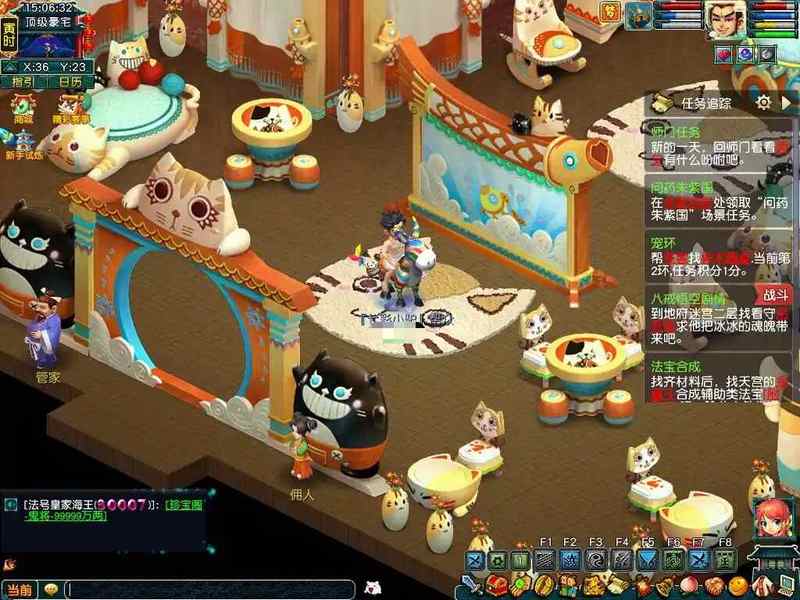Collapse the 任务追踪 panel with the arrow
The width and height of the screenshot is (800, 600).
point(786,102)
